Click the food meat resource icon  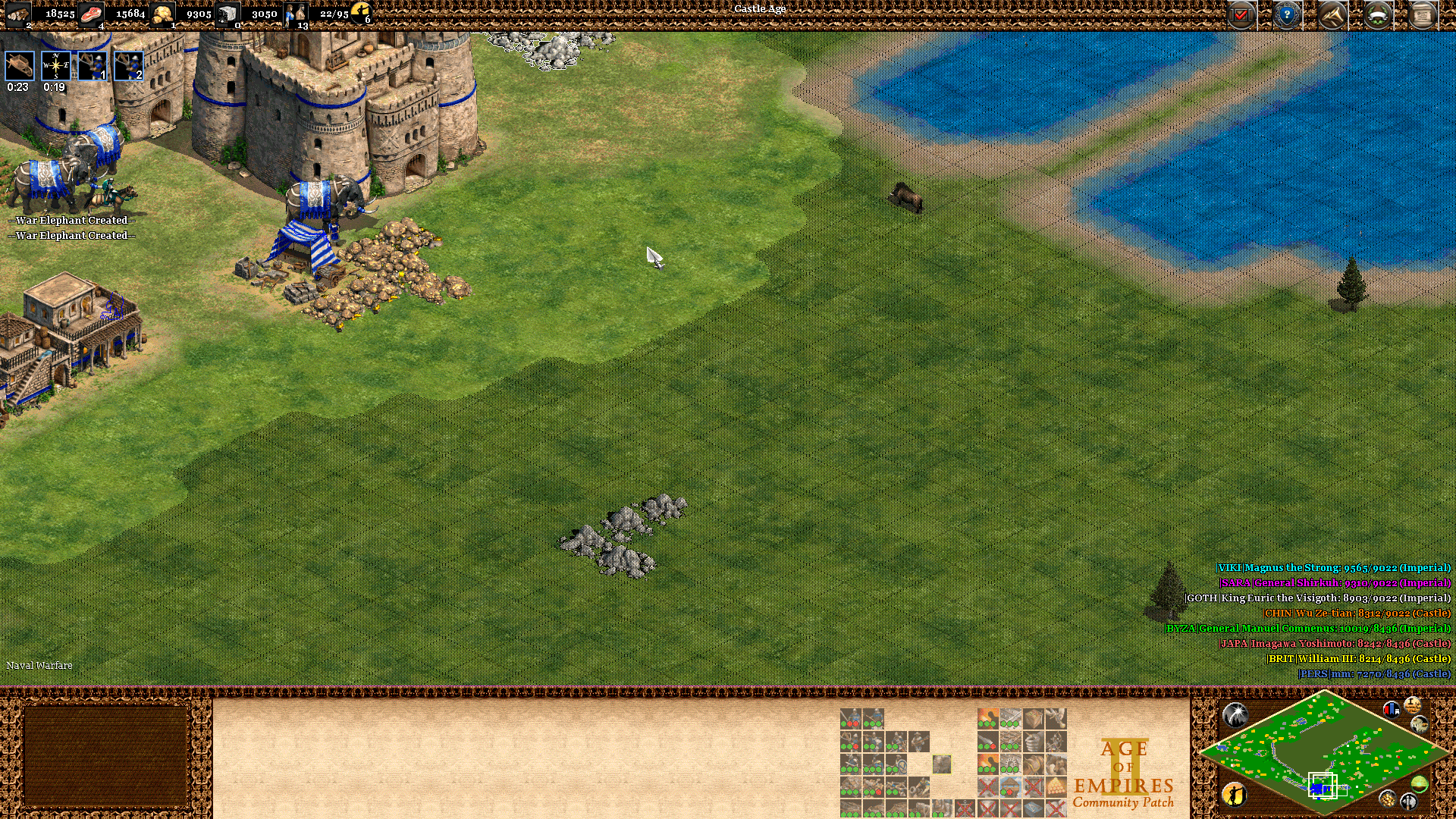coord(91,14)
